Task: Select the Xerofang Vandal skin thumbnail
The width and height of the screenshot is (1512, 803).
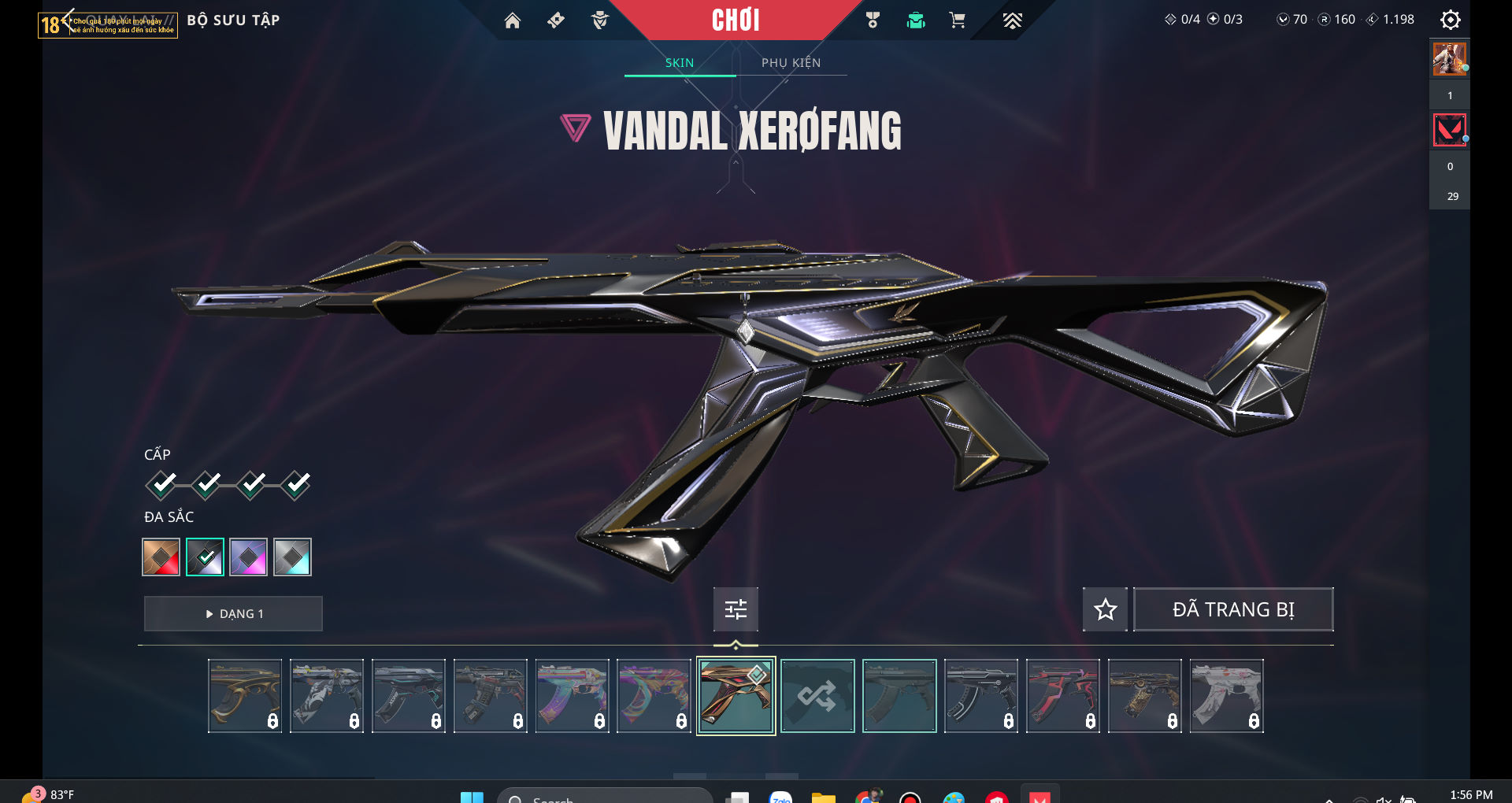Action: (x=736, y=696)
